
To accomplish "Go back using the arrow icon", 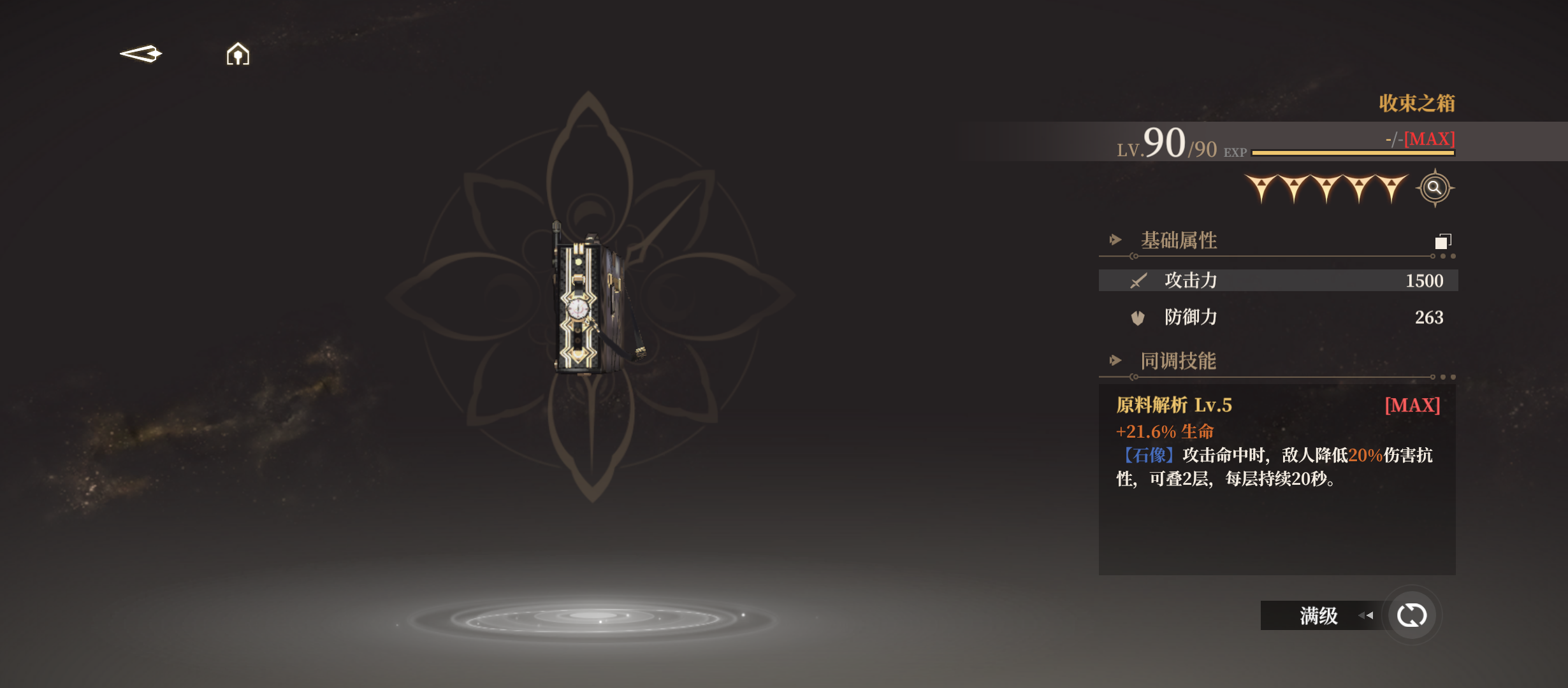I will tap(141, 54).
